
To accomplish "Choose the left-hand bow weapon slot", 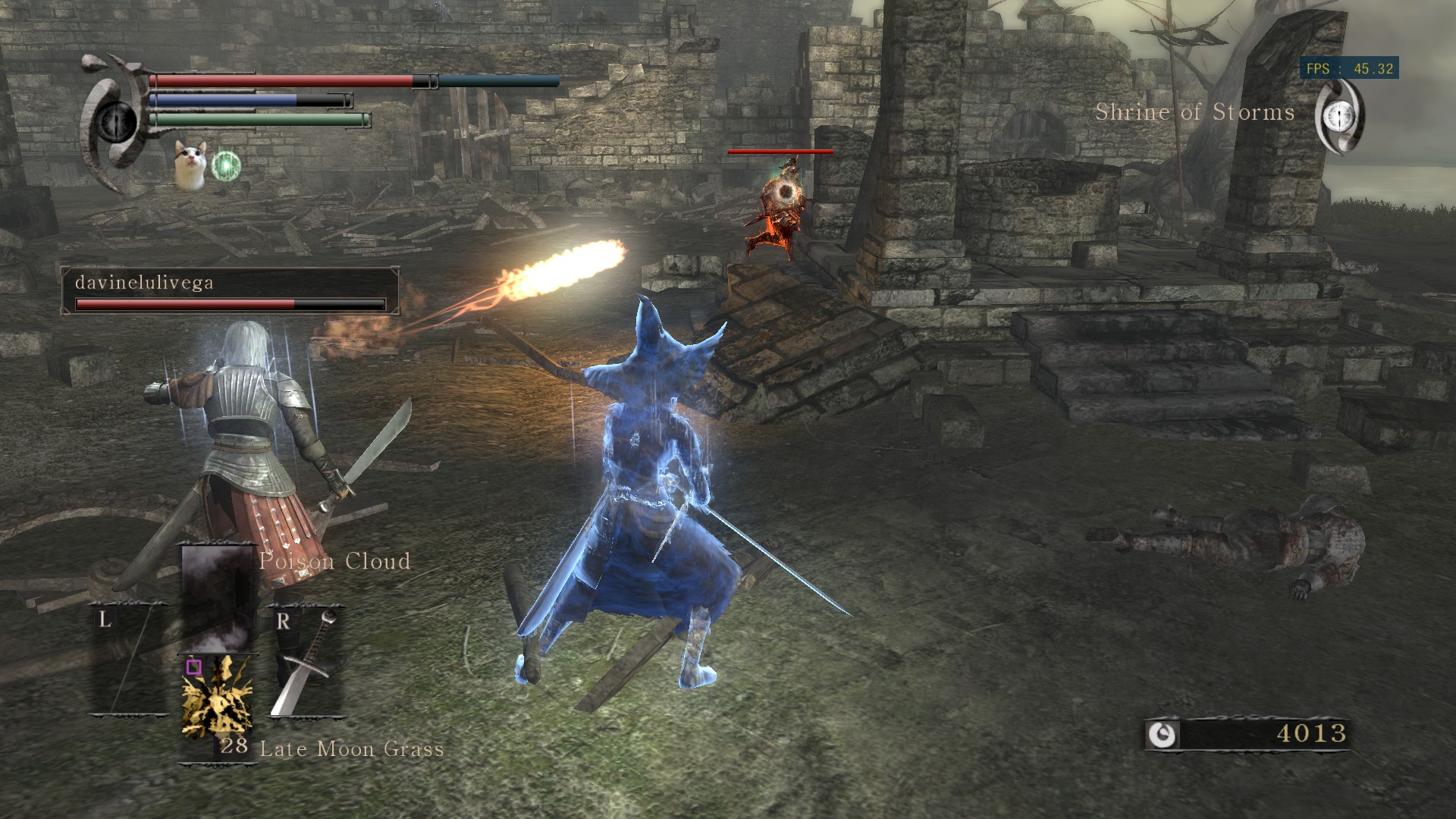I will click(130, 658).
